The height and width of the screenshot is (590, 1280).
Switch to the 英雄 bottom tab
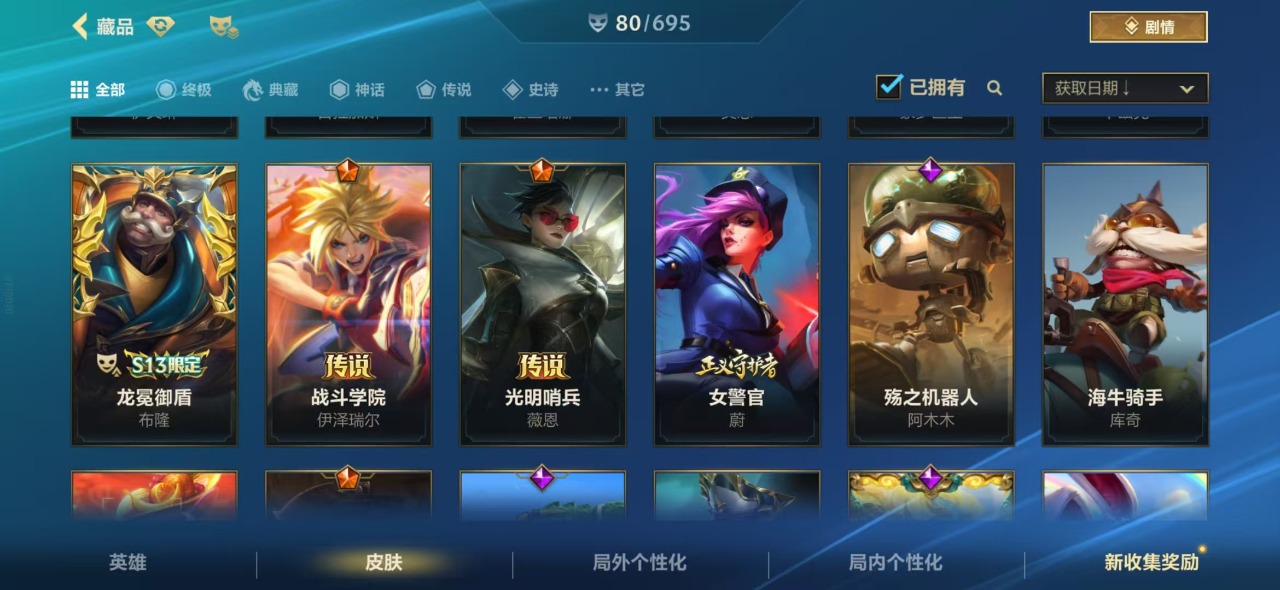(128, 563)
